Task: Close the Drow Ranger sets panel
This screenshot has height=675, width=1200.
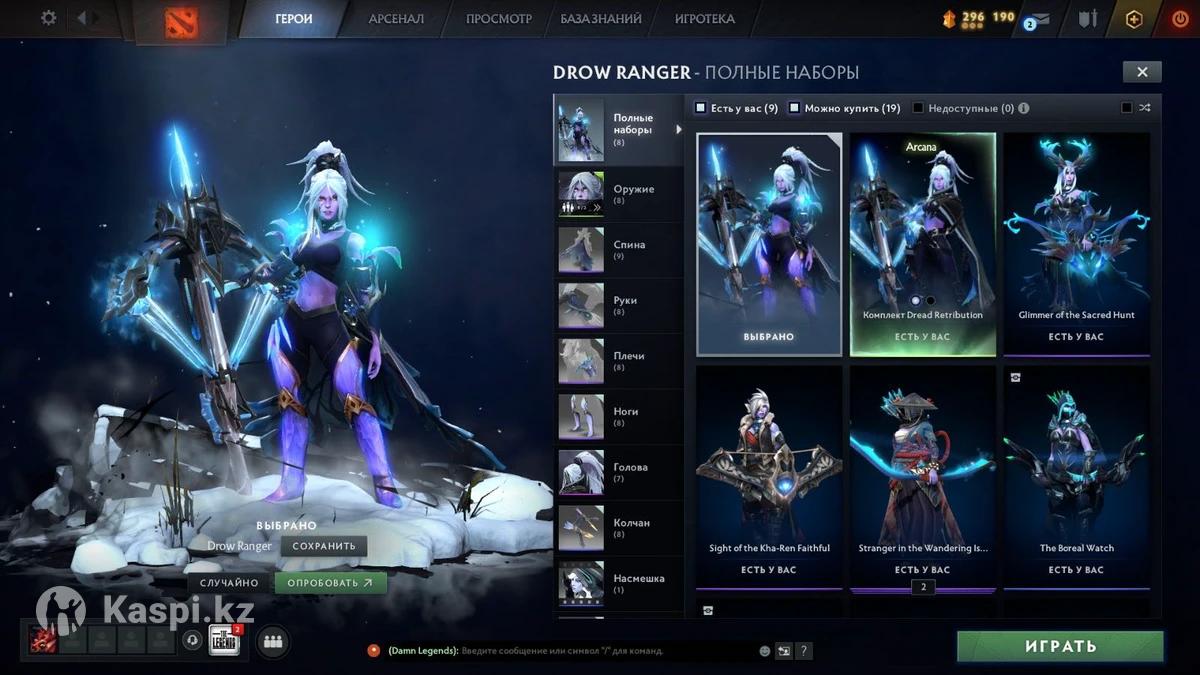Action: click(1141, 72)
